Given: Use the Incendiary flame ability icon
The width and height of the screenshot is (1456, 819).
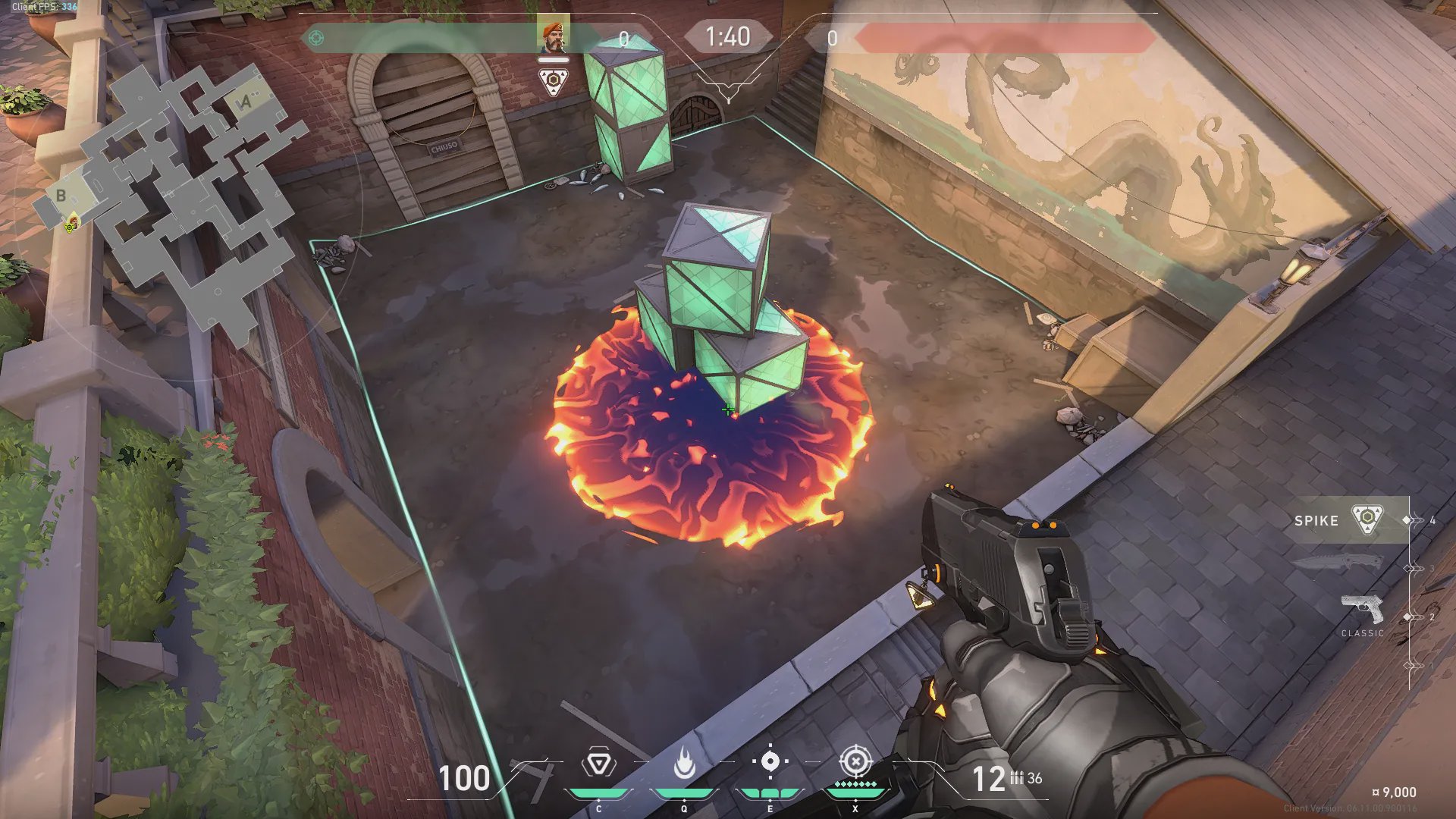Looking at the screenshot, I should tap(684, 764).
